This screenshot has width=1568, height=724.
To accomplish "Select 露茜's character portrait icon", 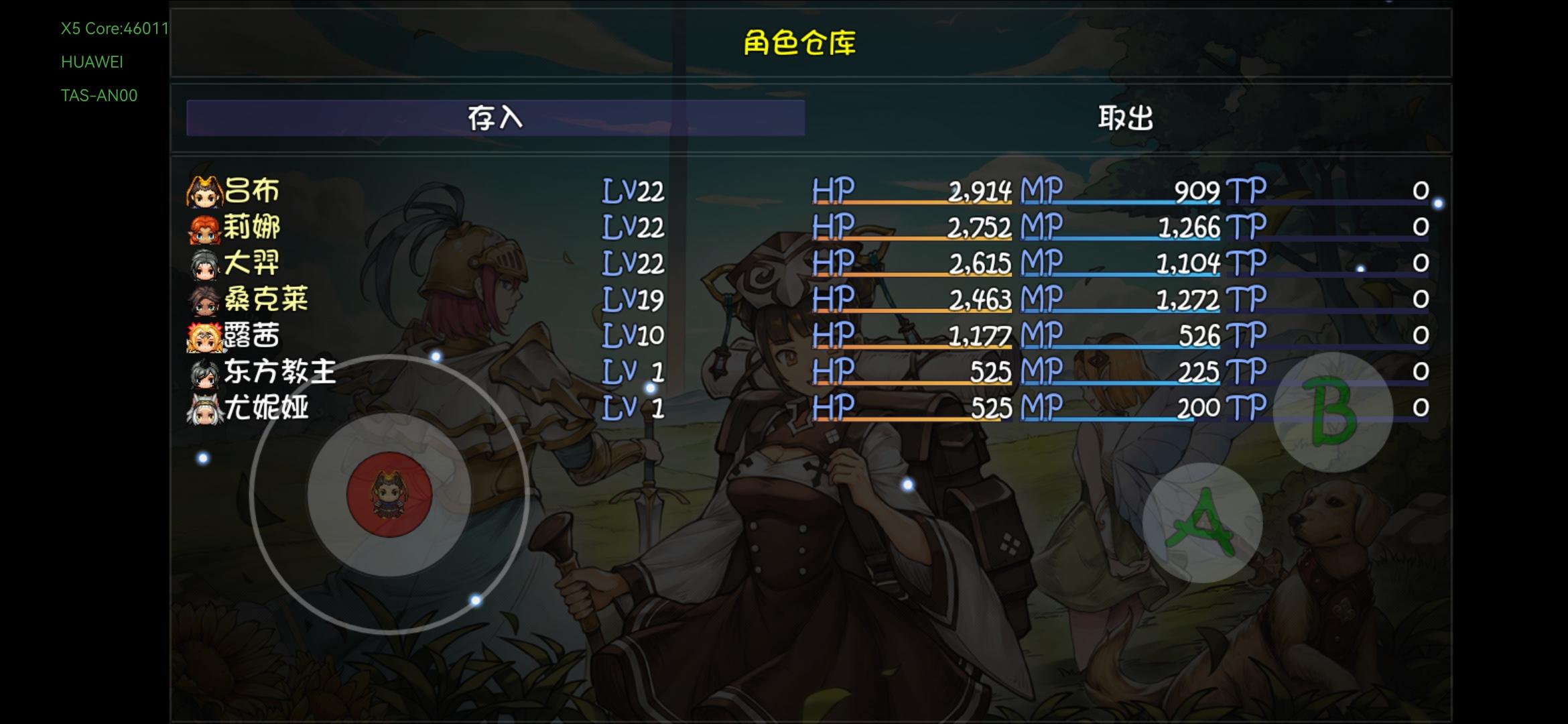I will coord(204,337).
